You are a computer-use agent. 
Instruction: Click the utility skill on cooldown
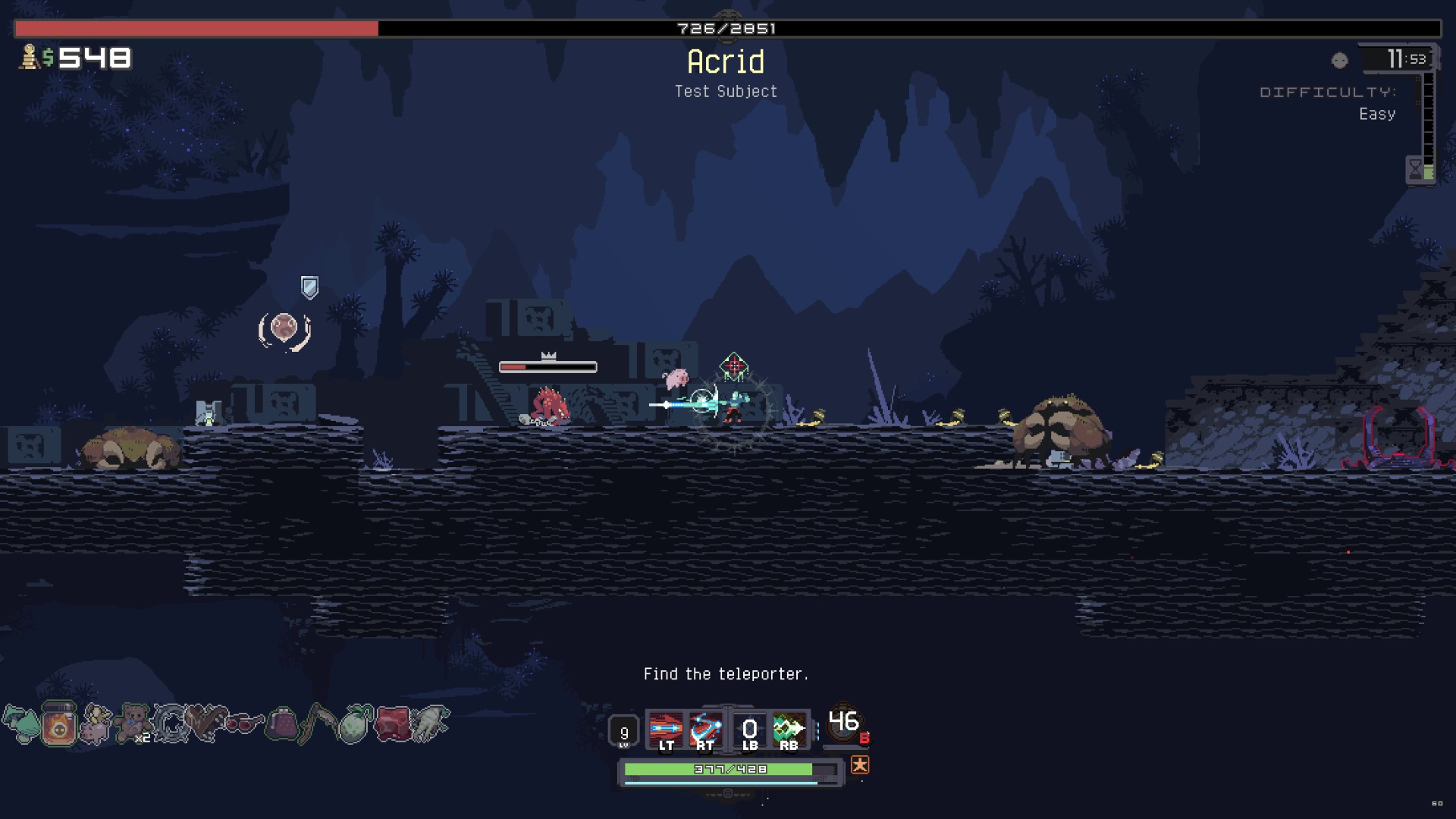(749, 730)
